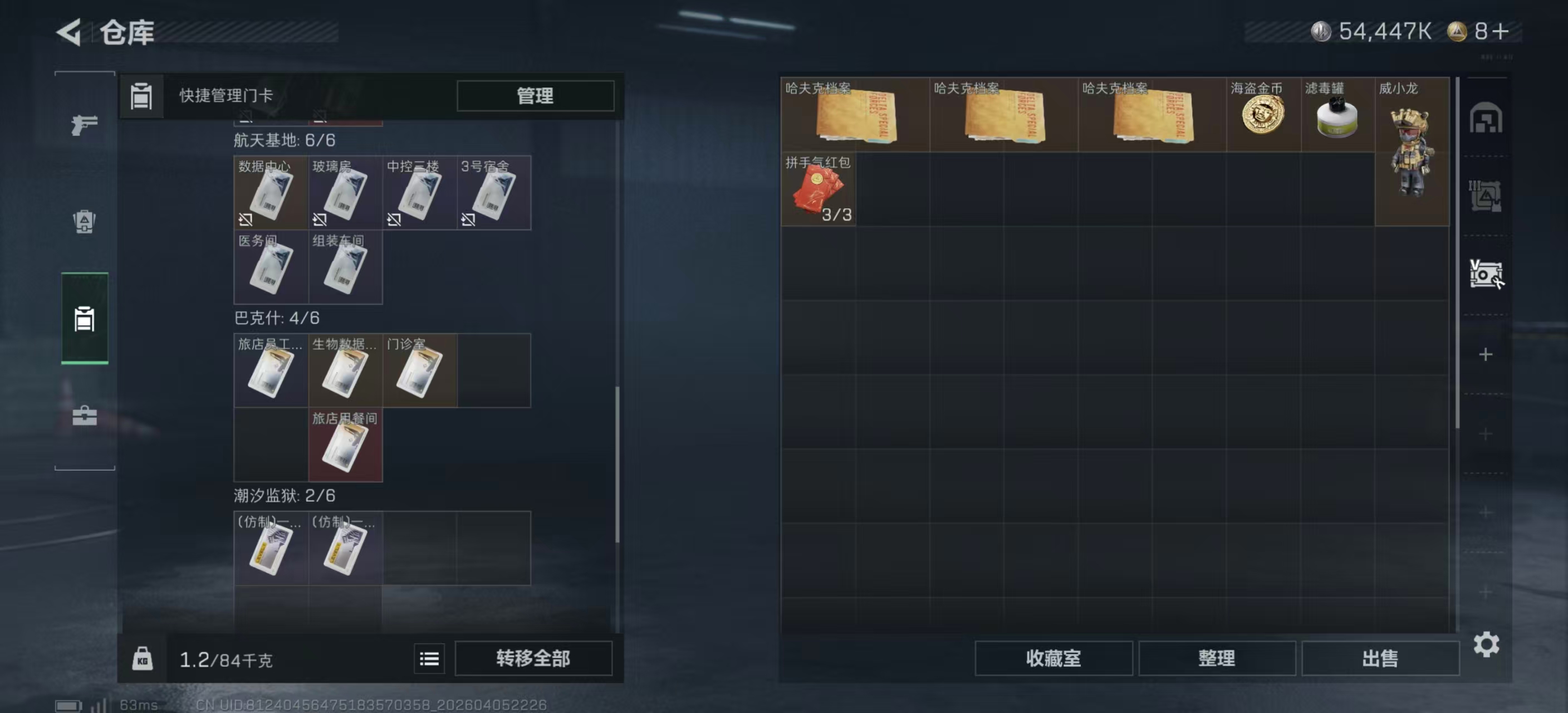
Task: Open the list view icon near the weight display
Action: 429,658
